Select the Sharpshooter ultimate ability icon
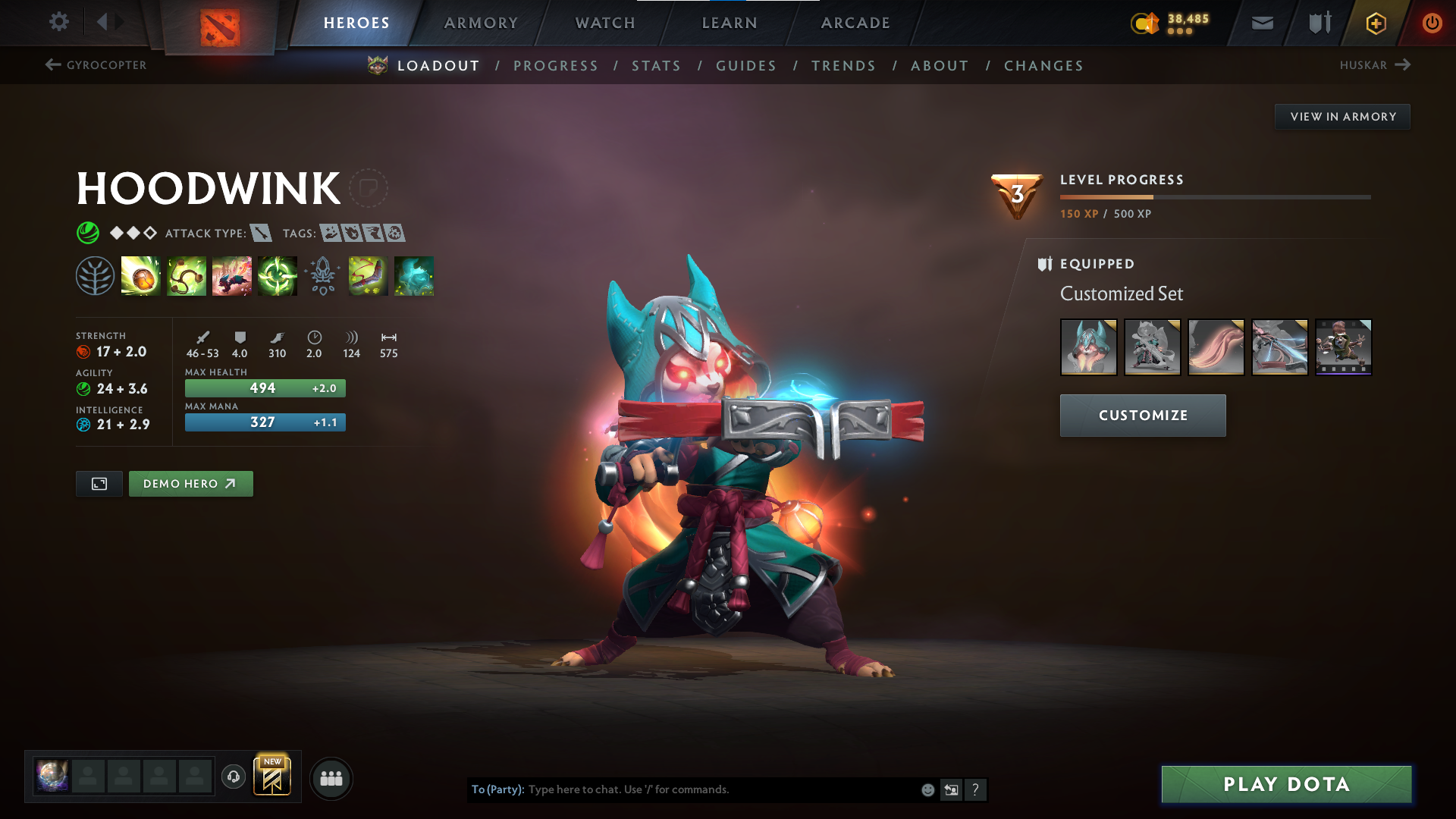Image resolution: width=1456 pixels, height=819 pixels. coord(277,276)
